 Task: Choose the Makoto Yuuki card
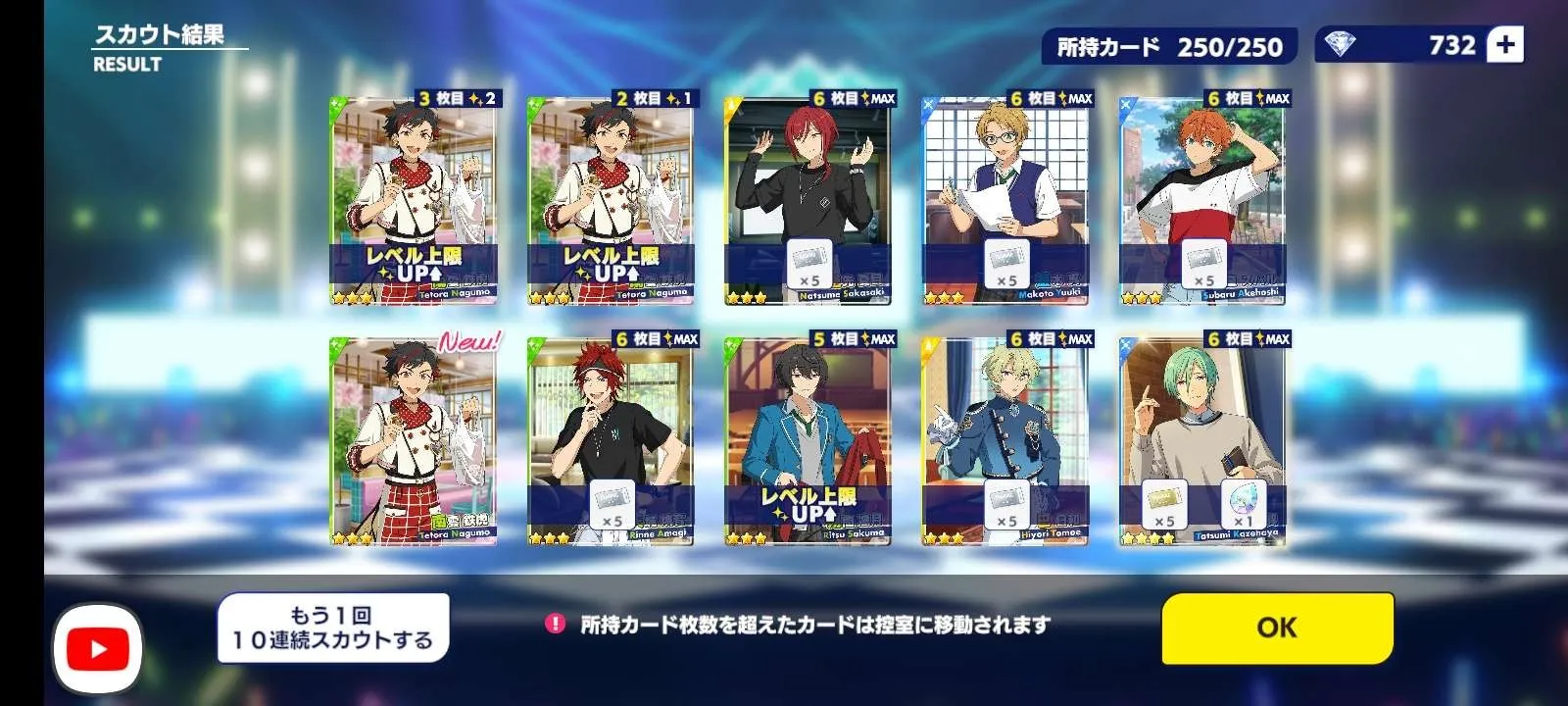(x=1005, y=201)
